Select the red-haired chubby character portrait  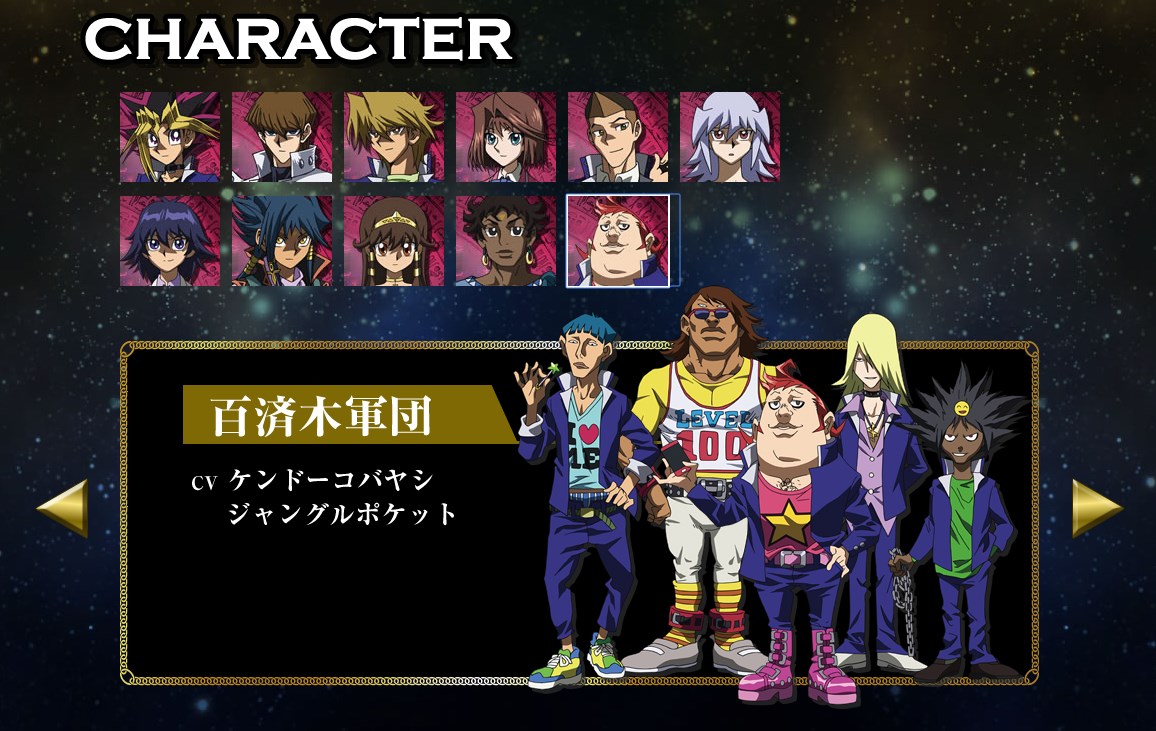[618, 241]
